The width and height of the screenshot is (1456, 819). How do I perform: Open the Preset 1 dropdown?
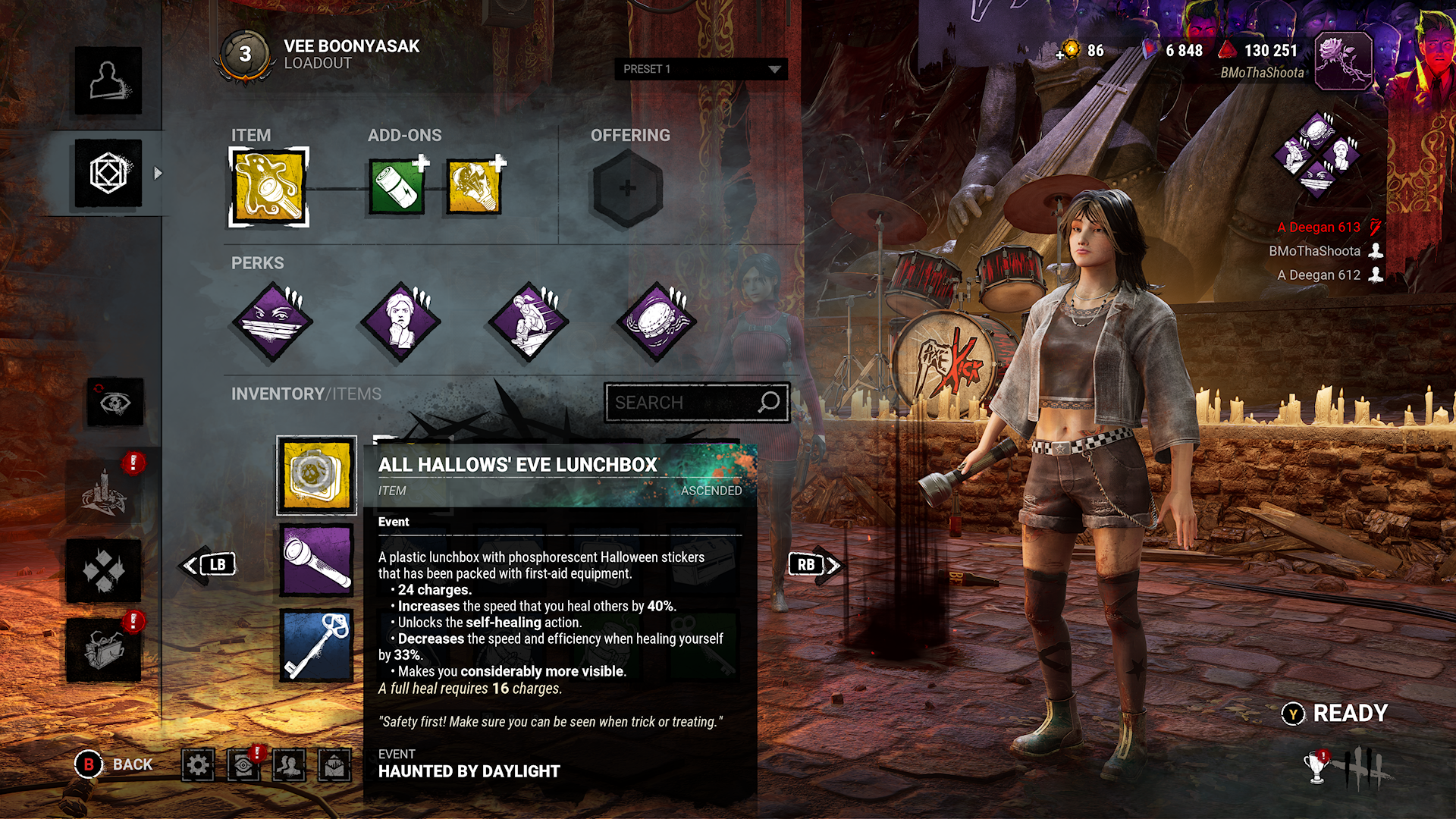tap(700, 69)
